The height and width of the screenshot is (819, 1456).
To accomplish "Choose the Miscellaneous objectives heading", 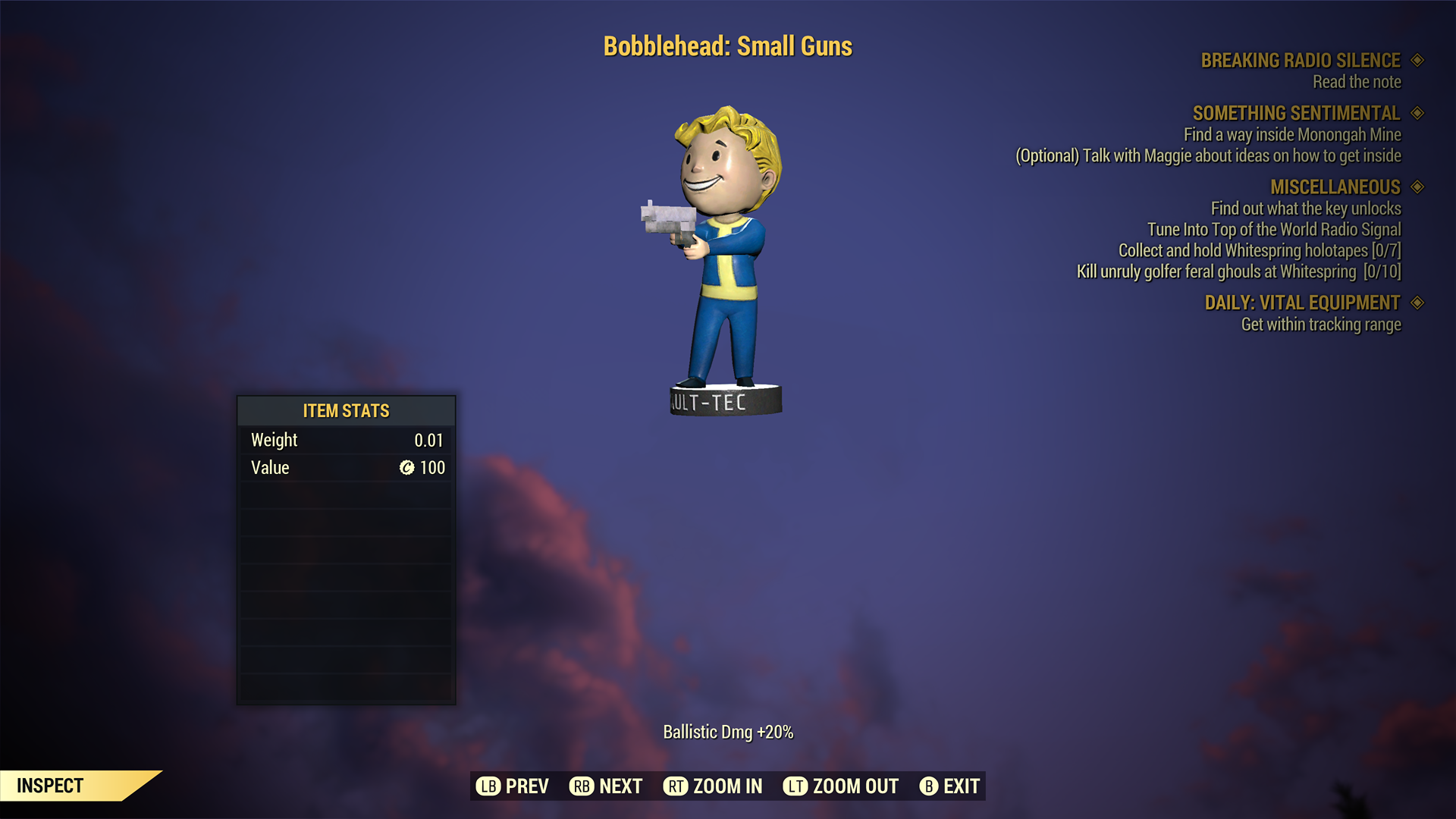I will point(1335,187).
